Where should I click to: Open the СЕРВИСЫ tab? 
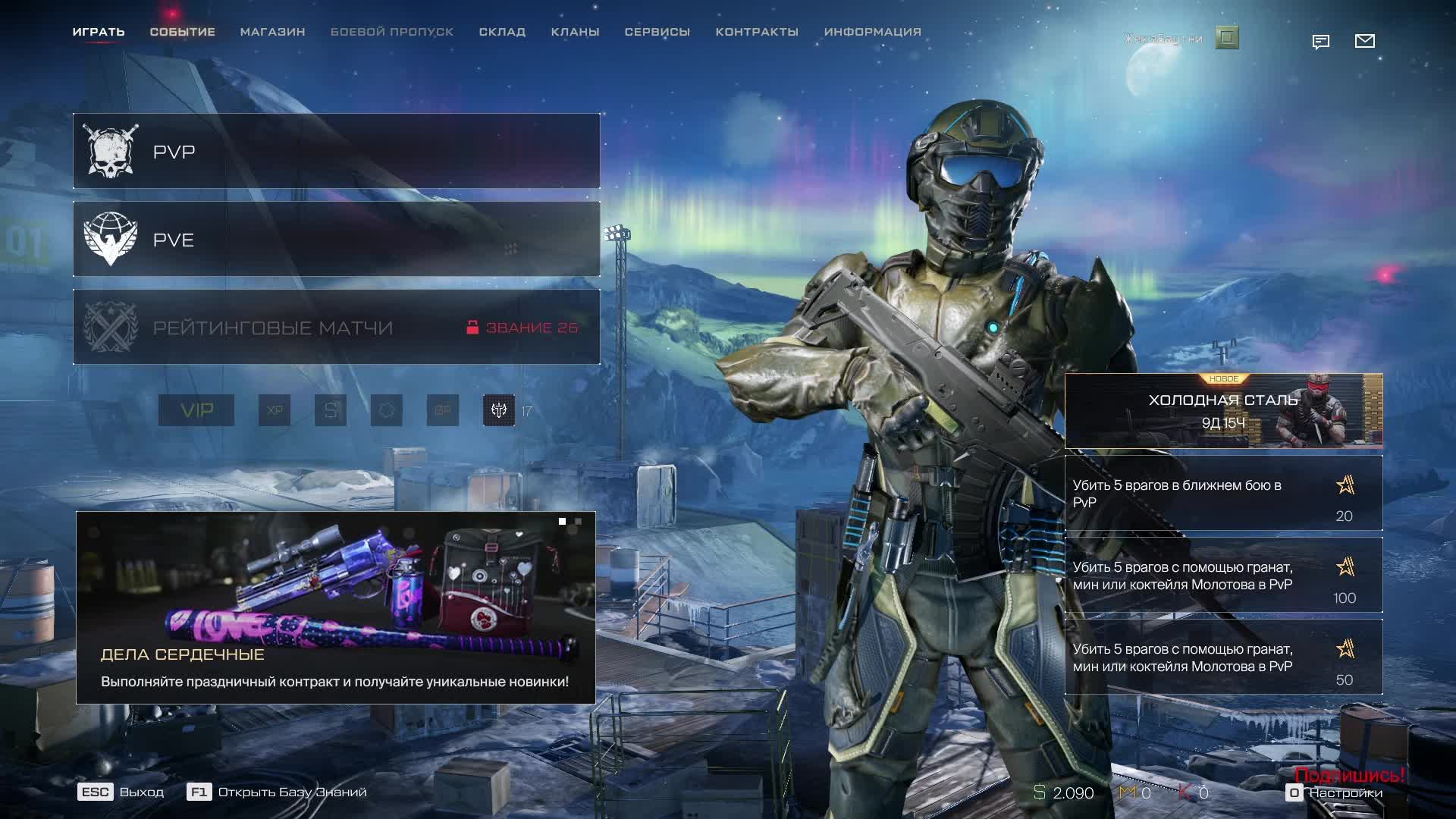coord(657,32)
